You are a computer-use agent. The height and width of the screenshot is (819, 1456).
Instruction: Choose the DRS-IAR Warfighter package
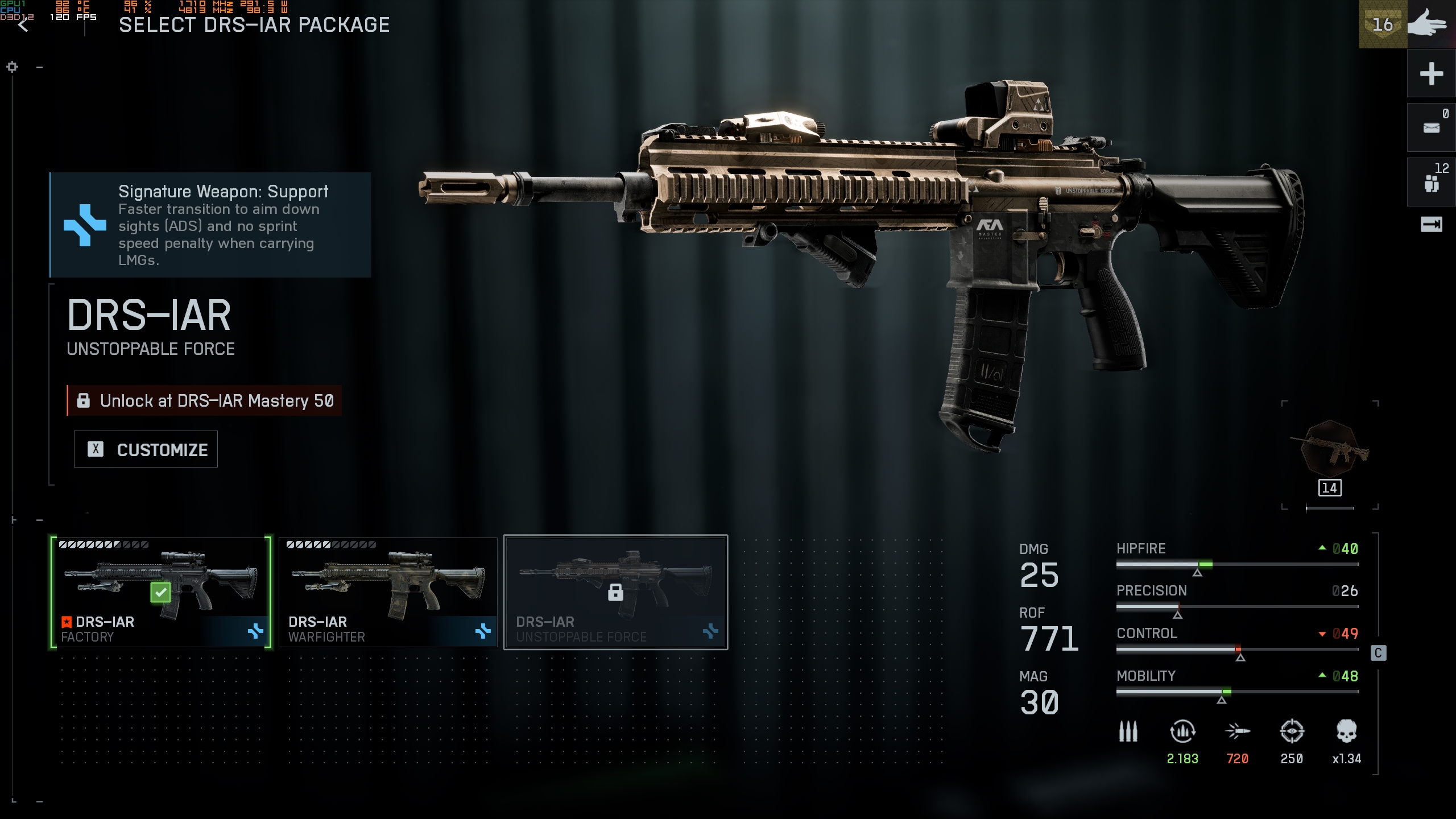point(388,591)
